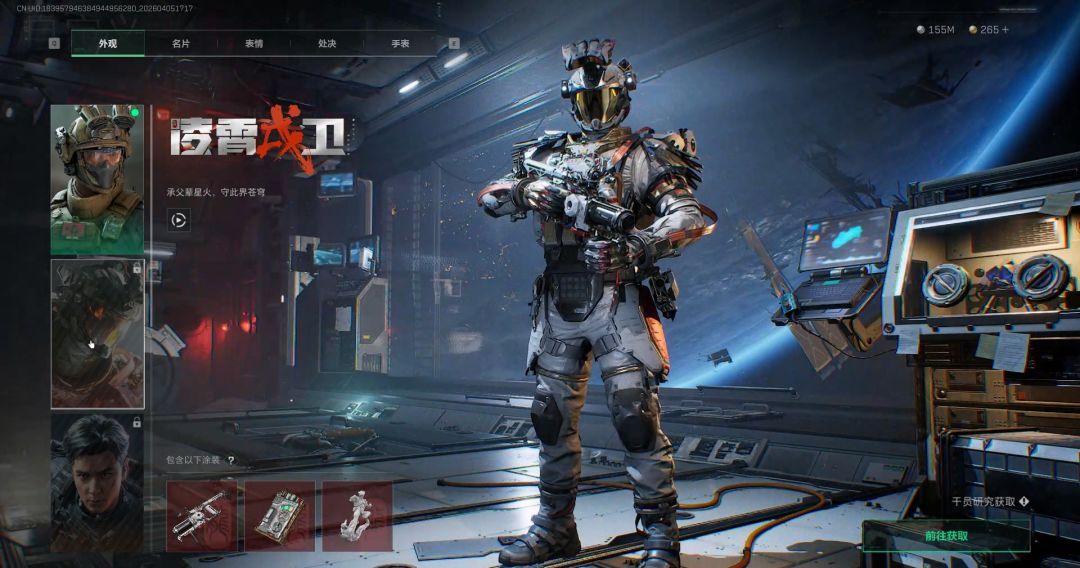Select the locked bare-headed man skin
Viewport: 1080px width, 568px height.
(97, 482)
